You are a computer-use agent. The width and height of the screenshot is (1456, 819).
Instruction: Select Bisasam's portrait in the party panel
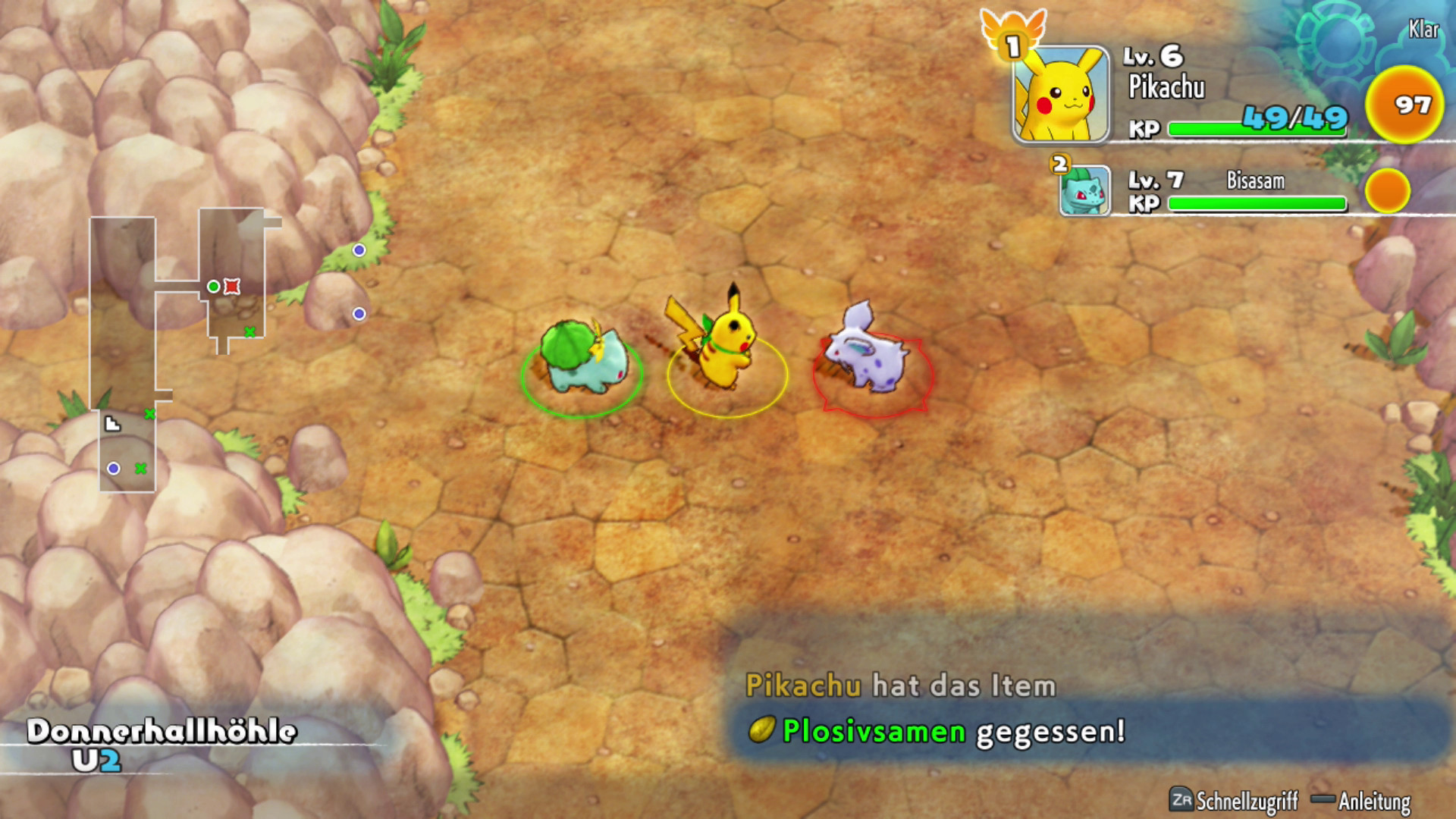[1084, 191]
